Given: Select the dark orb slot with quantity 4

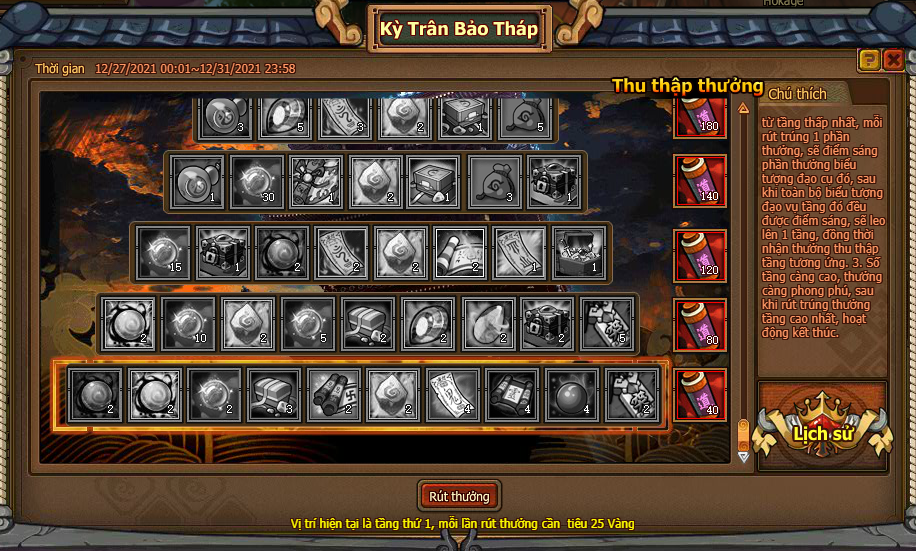Looking at the screenshot, I should tap(572, 394).
